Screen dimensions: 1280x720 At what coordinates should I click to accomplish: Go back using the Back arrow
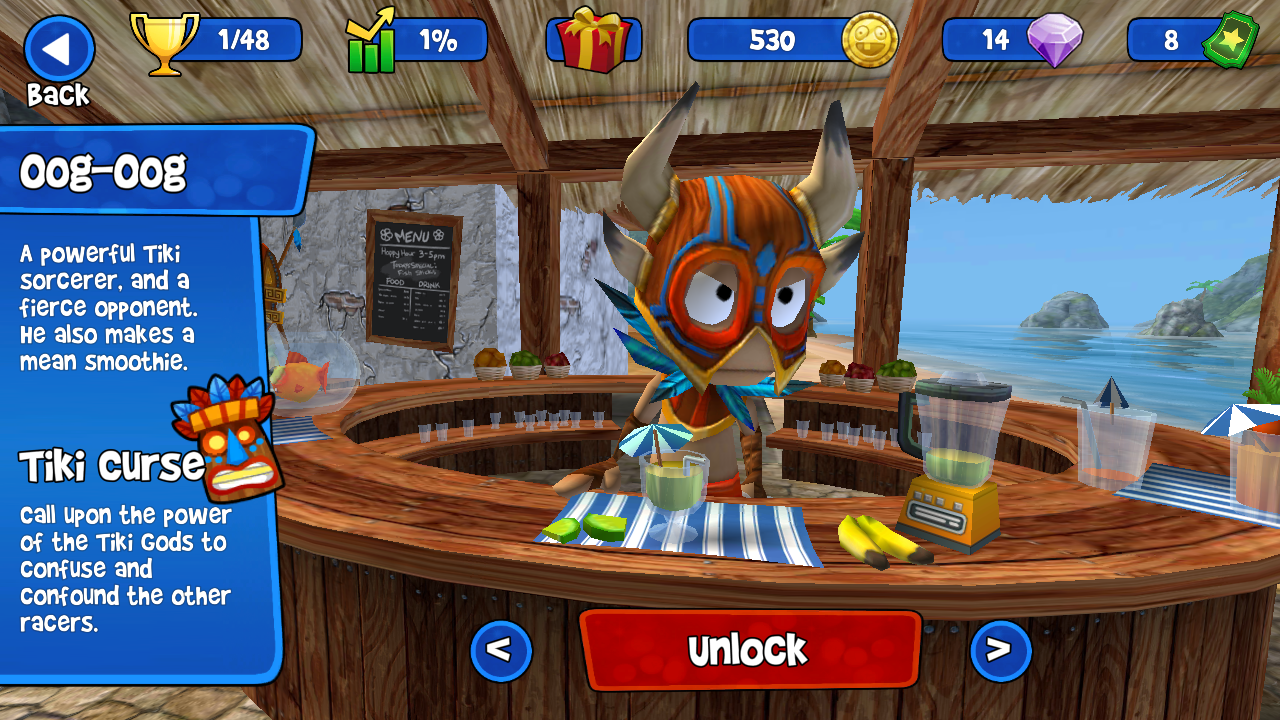(x=59, y=50)
